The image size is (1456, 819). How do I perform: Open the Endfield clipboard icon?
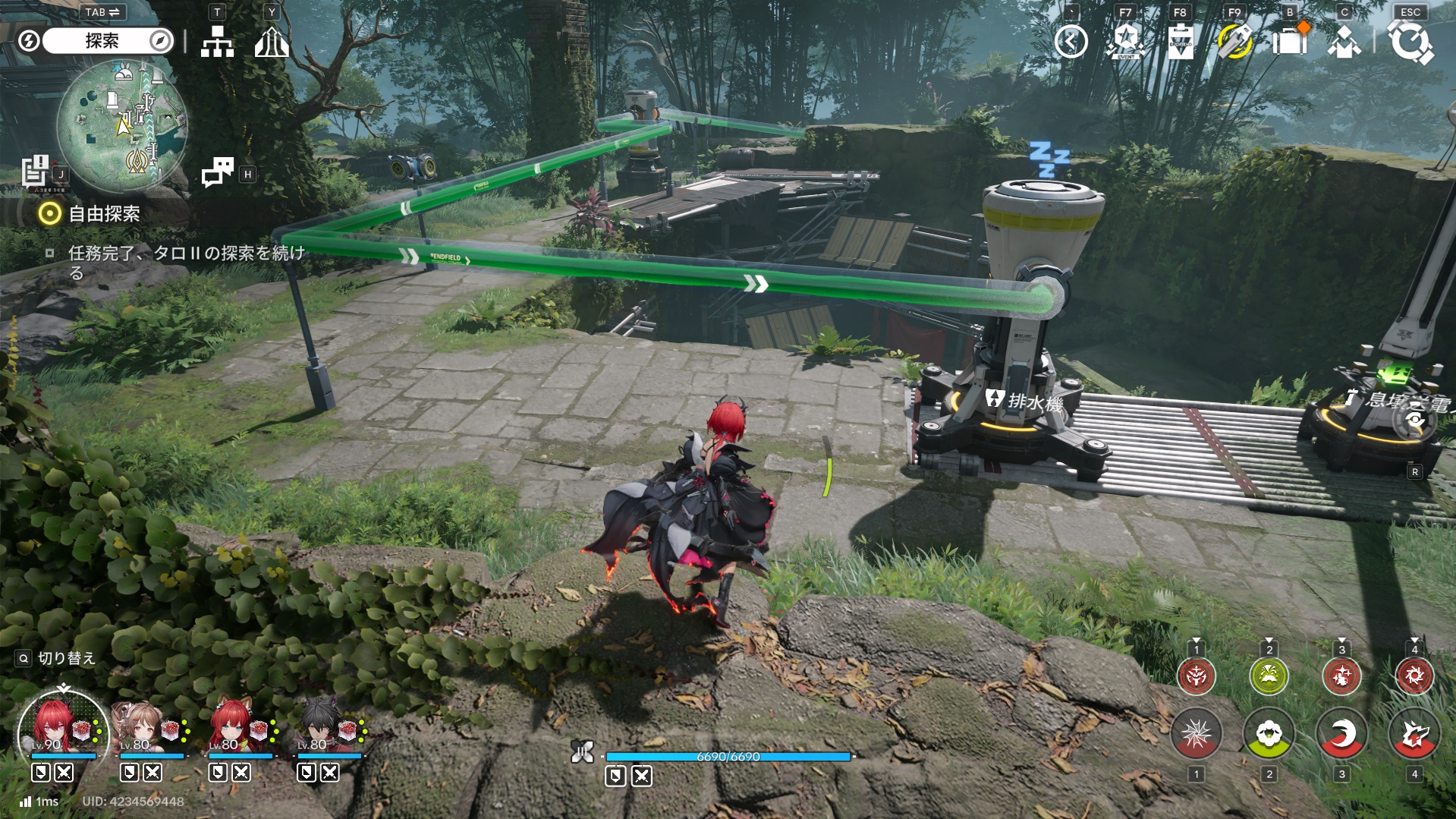(1180, 42)
